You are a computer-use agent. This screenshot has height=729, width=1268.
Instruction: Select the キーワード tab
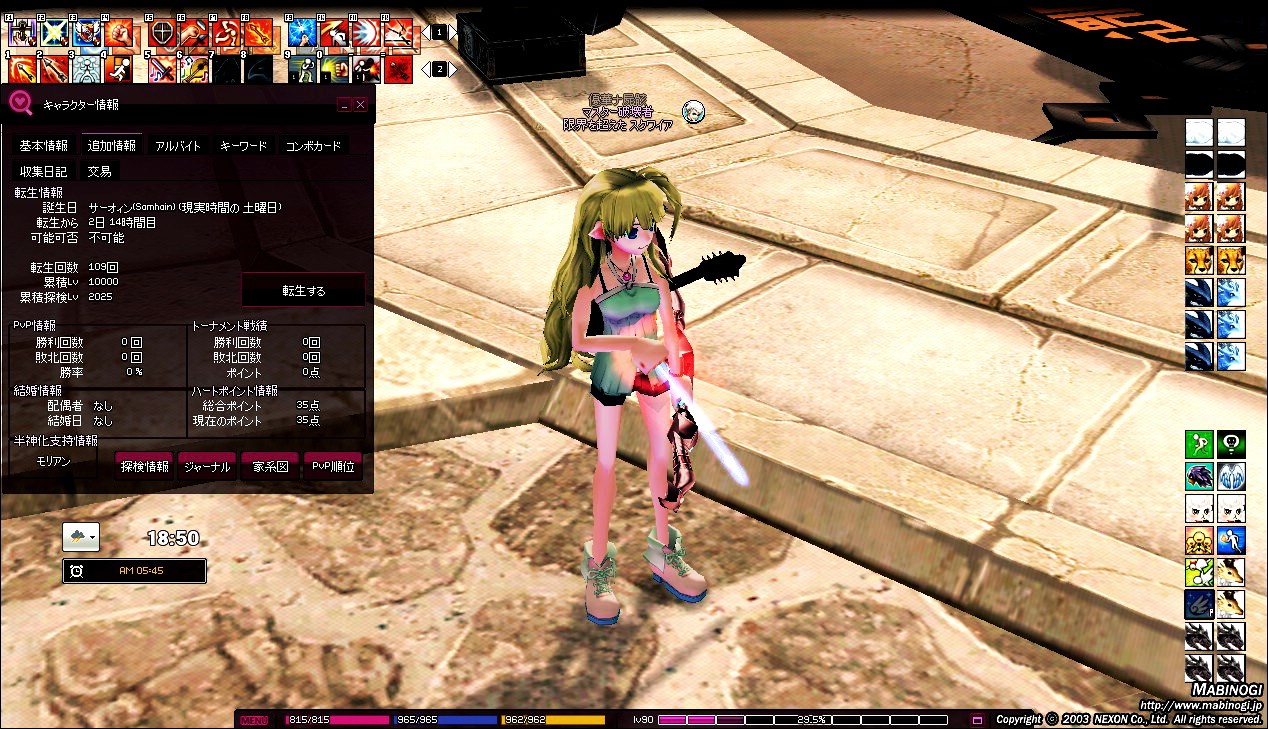point(243,146)
